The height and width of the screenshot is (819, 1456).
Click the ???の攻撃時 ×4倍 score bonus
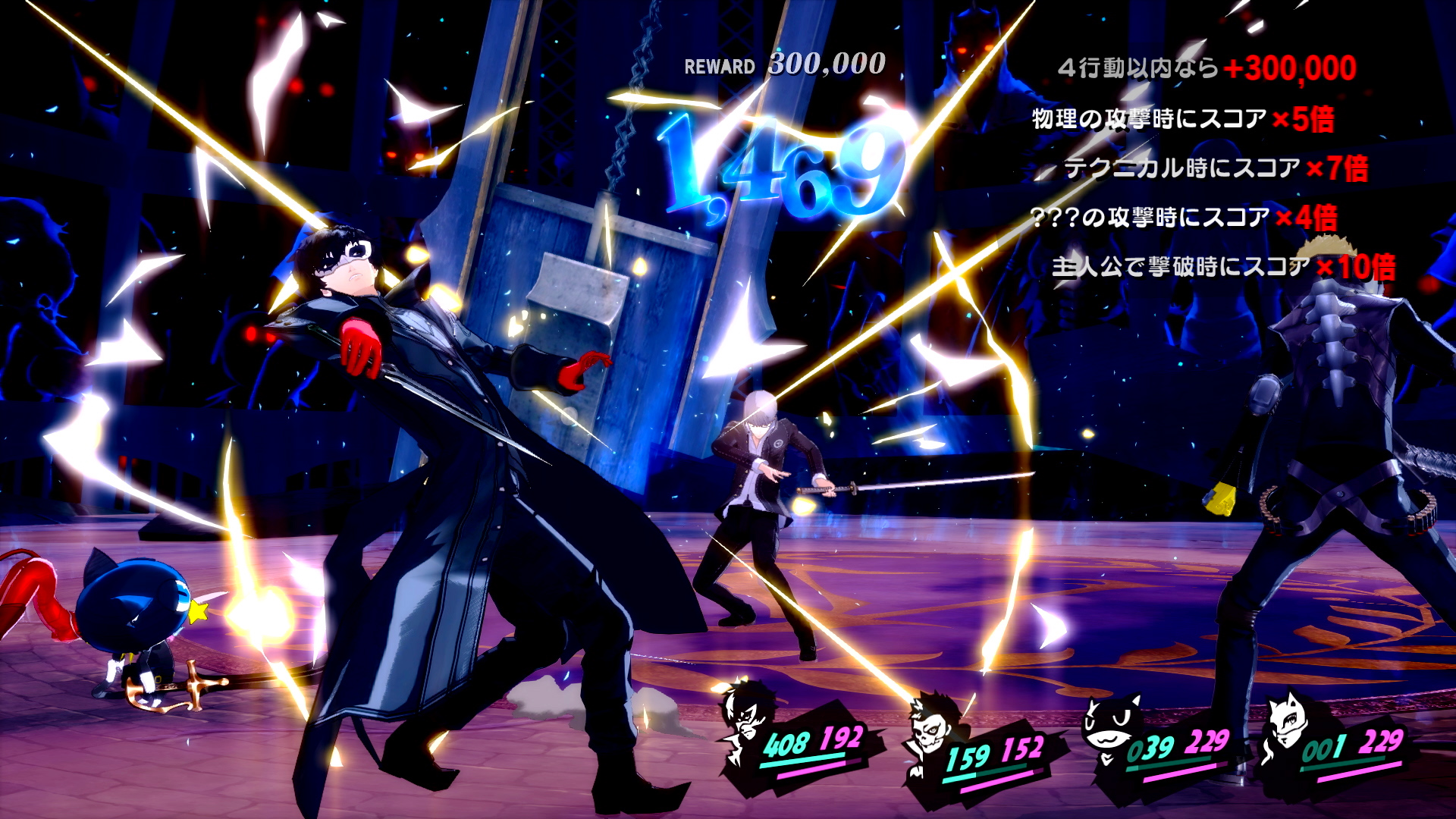coord(1184,218)
